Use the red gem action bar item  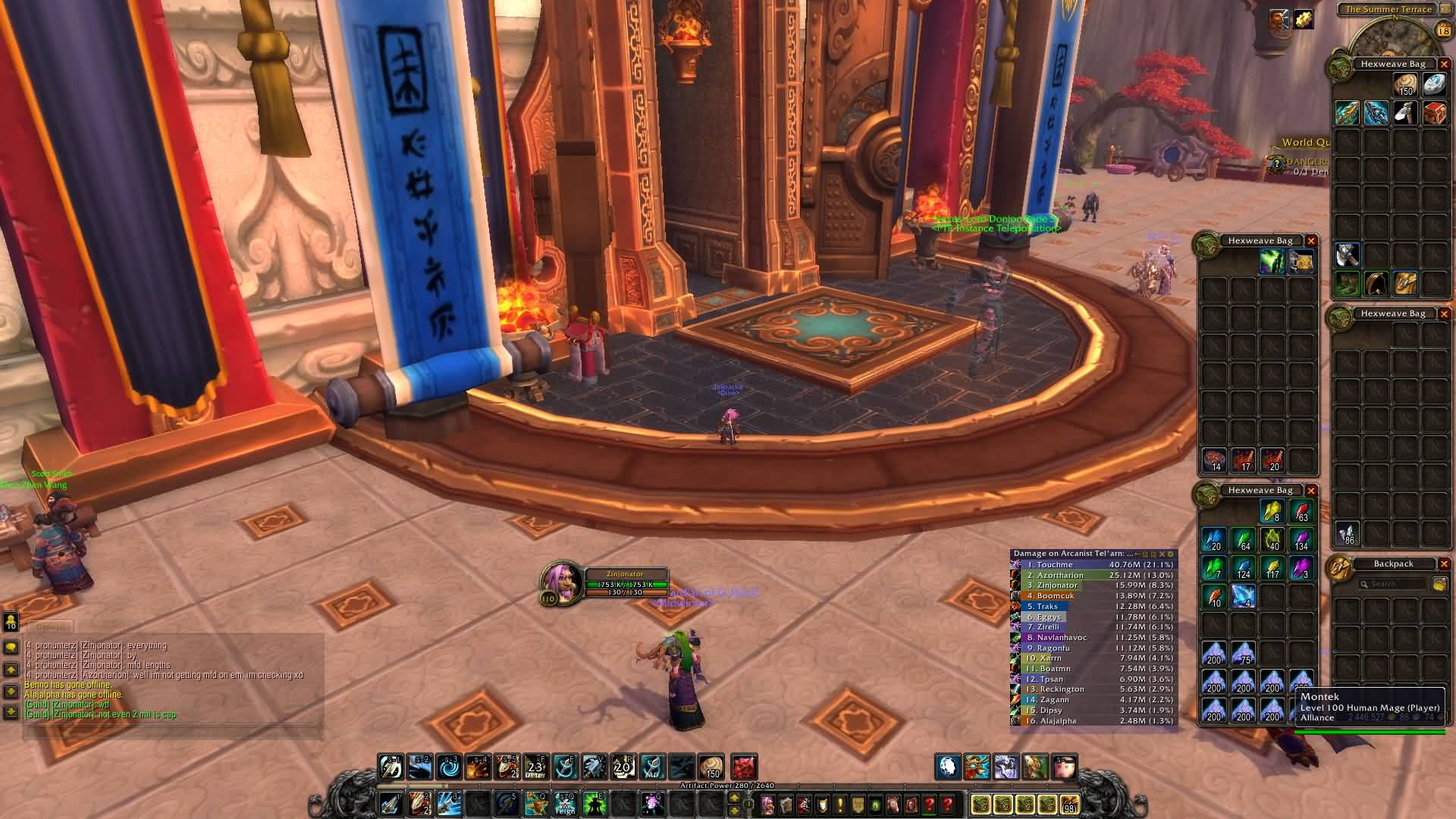click(x=744, y=767)
